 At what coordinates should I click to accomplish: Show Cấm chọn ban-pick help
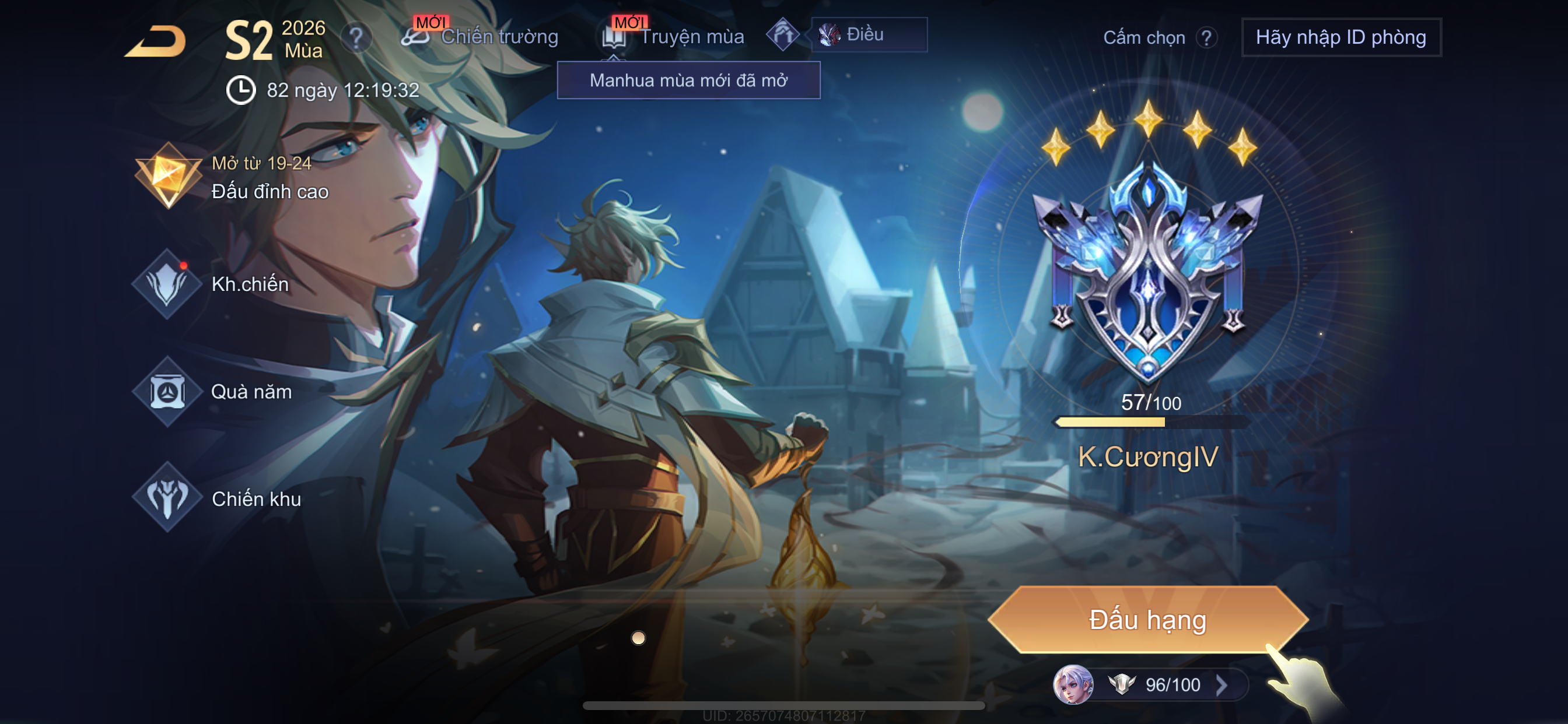tap(1205, 38)
